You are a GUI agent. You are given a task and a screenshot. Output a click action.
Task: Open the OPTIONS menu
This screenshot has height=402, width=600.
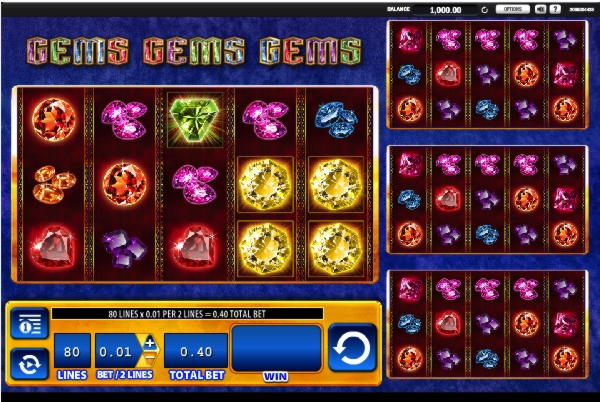click(512, 9)
